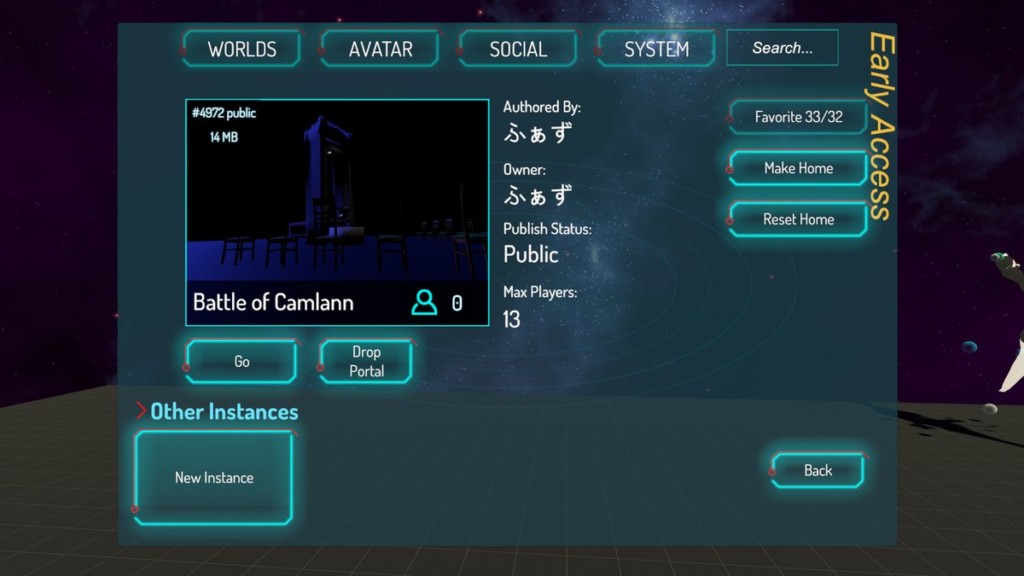
Task: Create a New Instance
Action: 214,477
